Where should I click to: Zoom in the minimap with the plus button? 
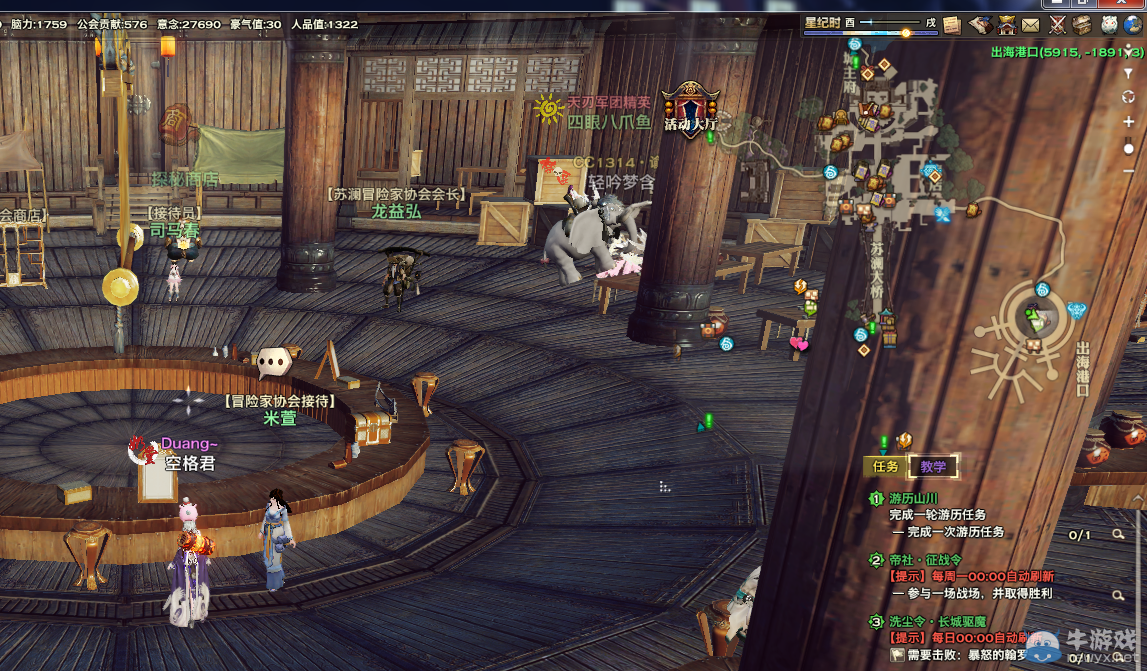click(1129, 122)
